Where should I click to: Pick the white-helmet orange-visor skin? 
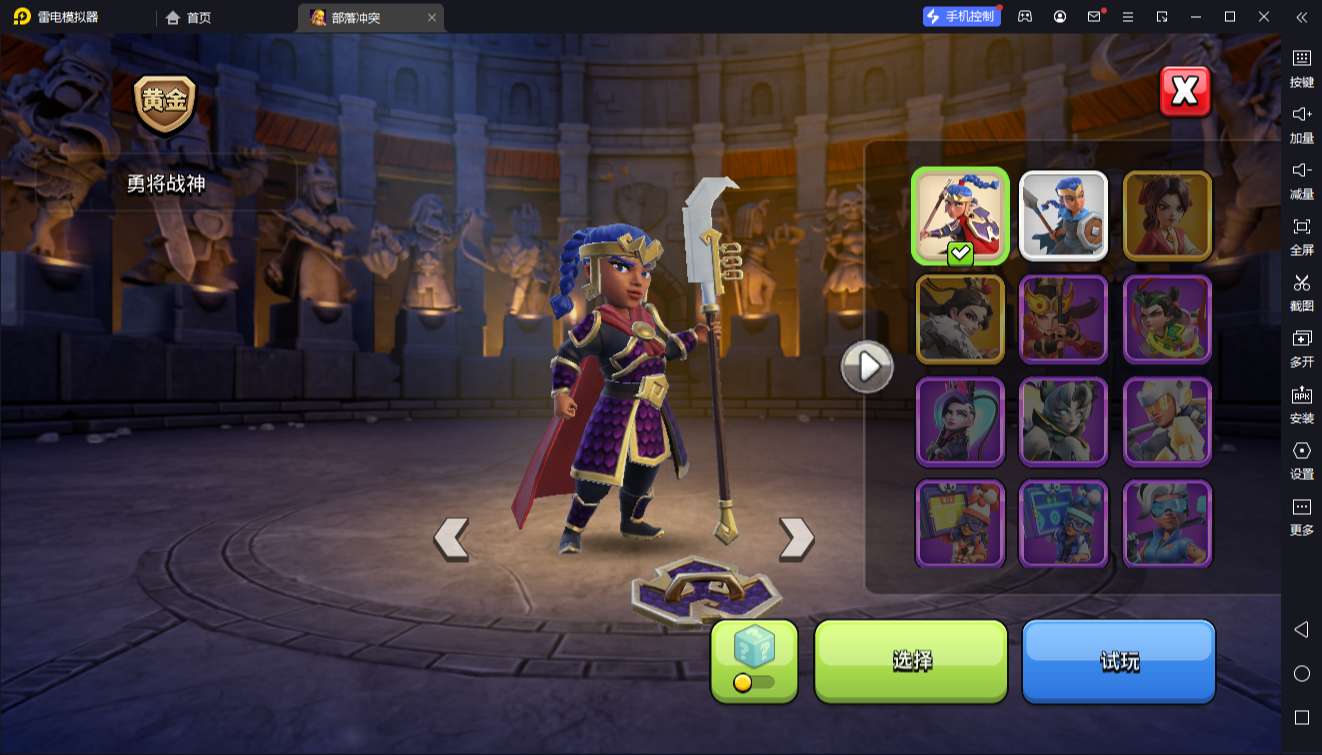point(1167,421)
